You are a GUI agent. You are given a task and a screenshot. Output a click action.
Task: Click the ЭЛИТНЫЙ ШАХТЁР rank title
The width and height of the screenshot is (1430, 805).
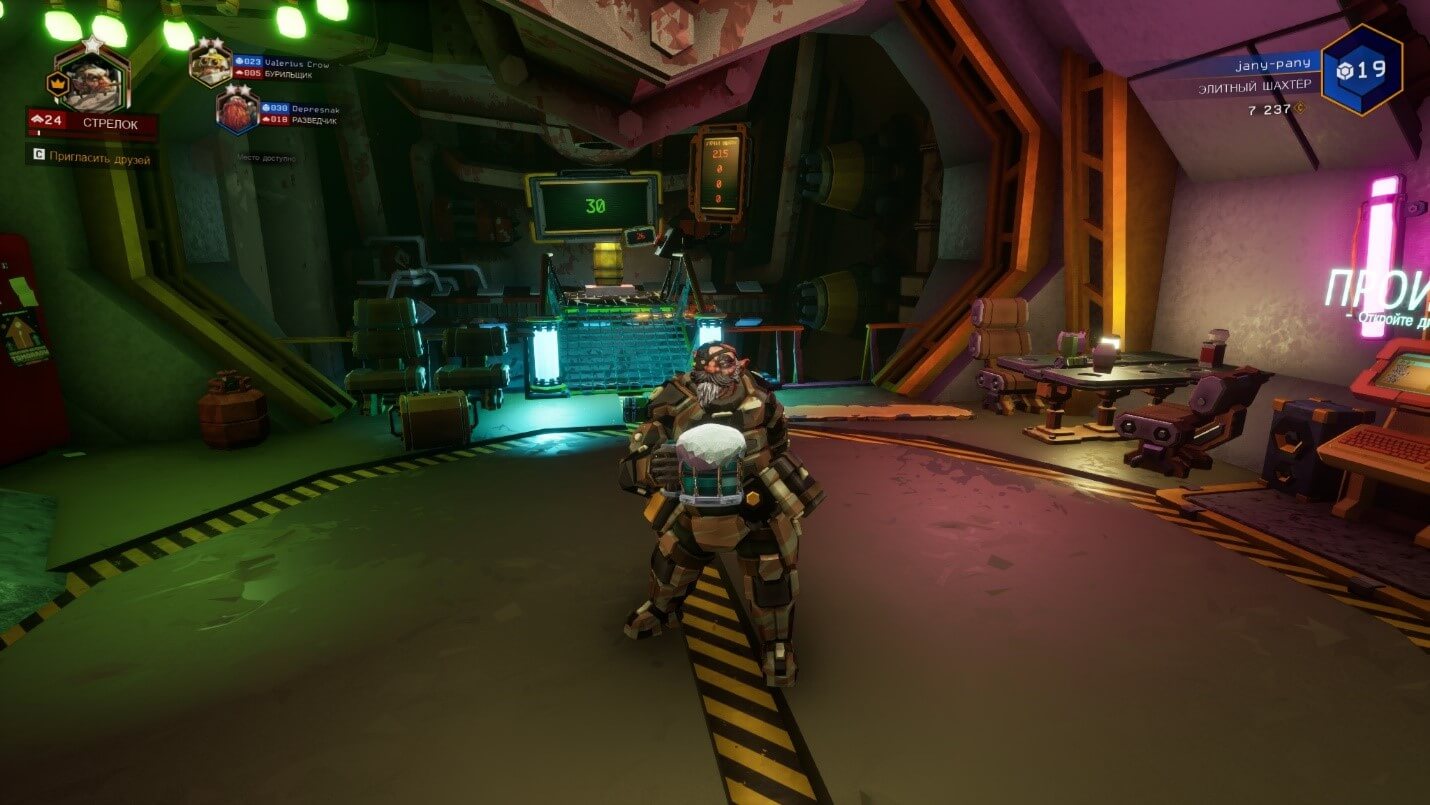point(1256,85)
